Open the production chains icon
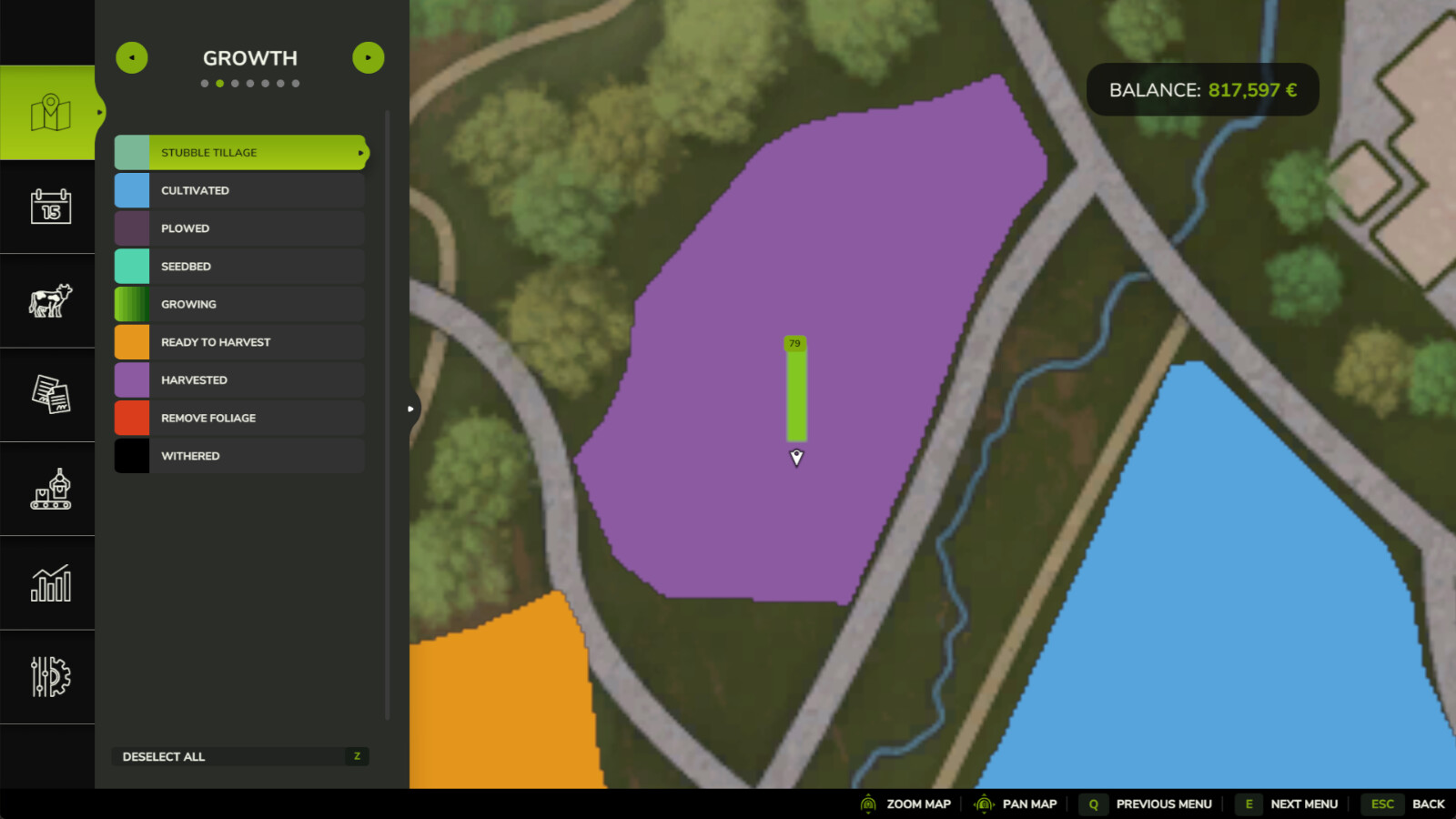 pyautogui.click(x=50, y=490)
